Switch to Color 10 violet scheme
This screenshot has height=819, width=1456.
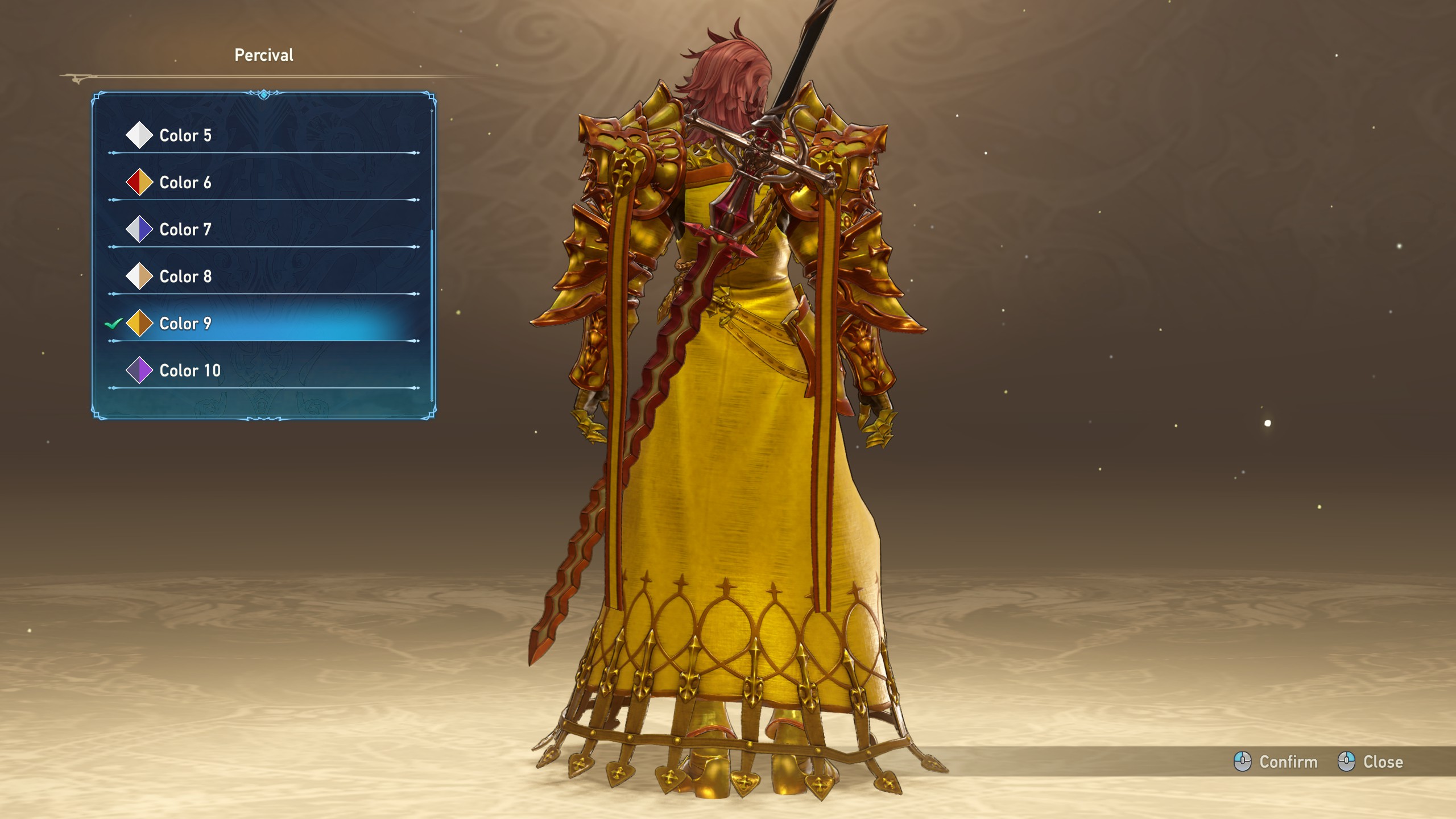pyautogui.click(x=190, y=371)
